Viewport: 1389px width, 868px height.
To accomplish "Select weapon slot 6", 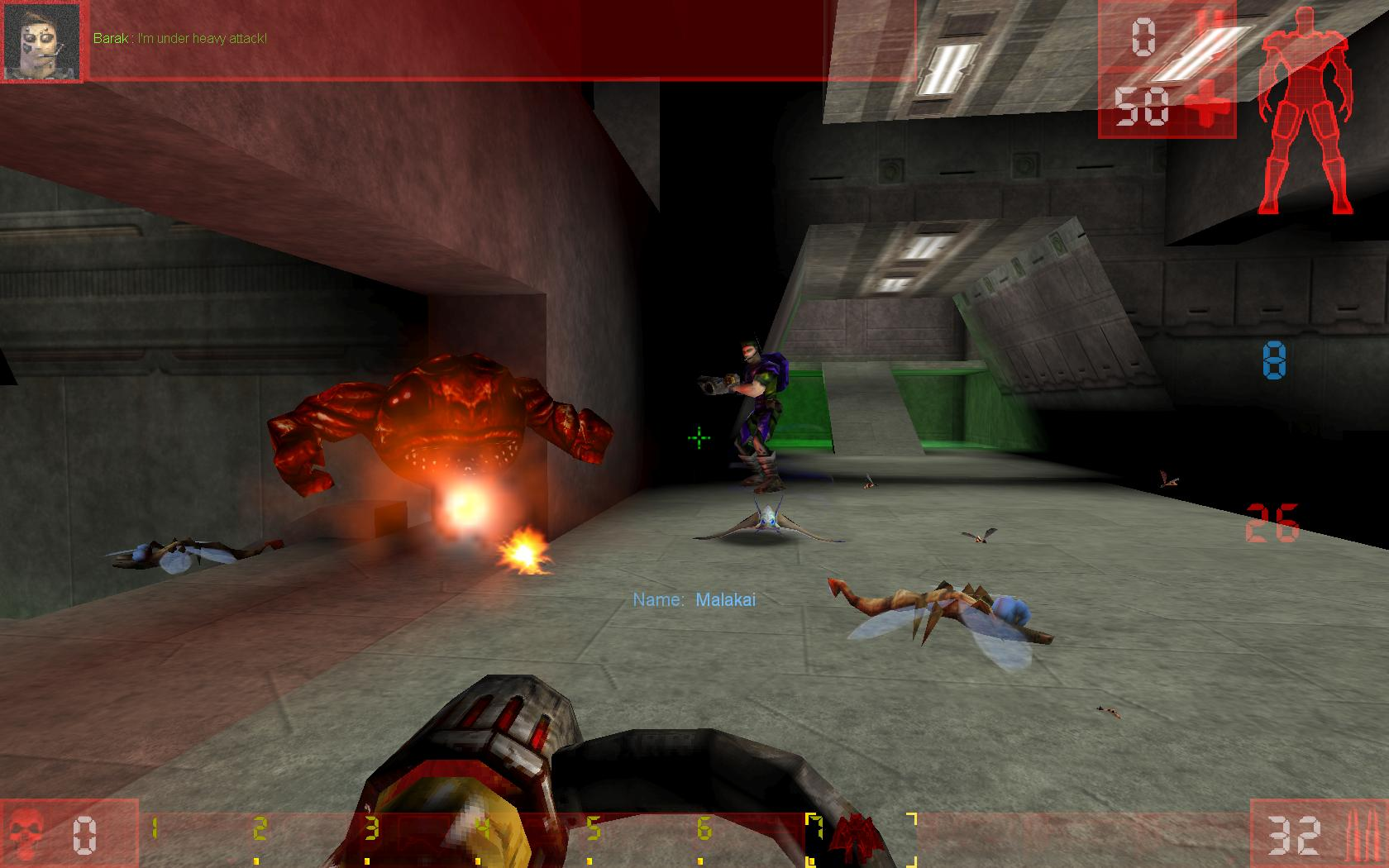I will tap(705, 827).
